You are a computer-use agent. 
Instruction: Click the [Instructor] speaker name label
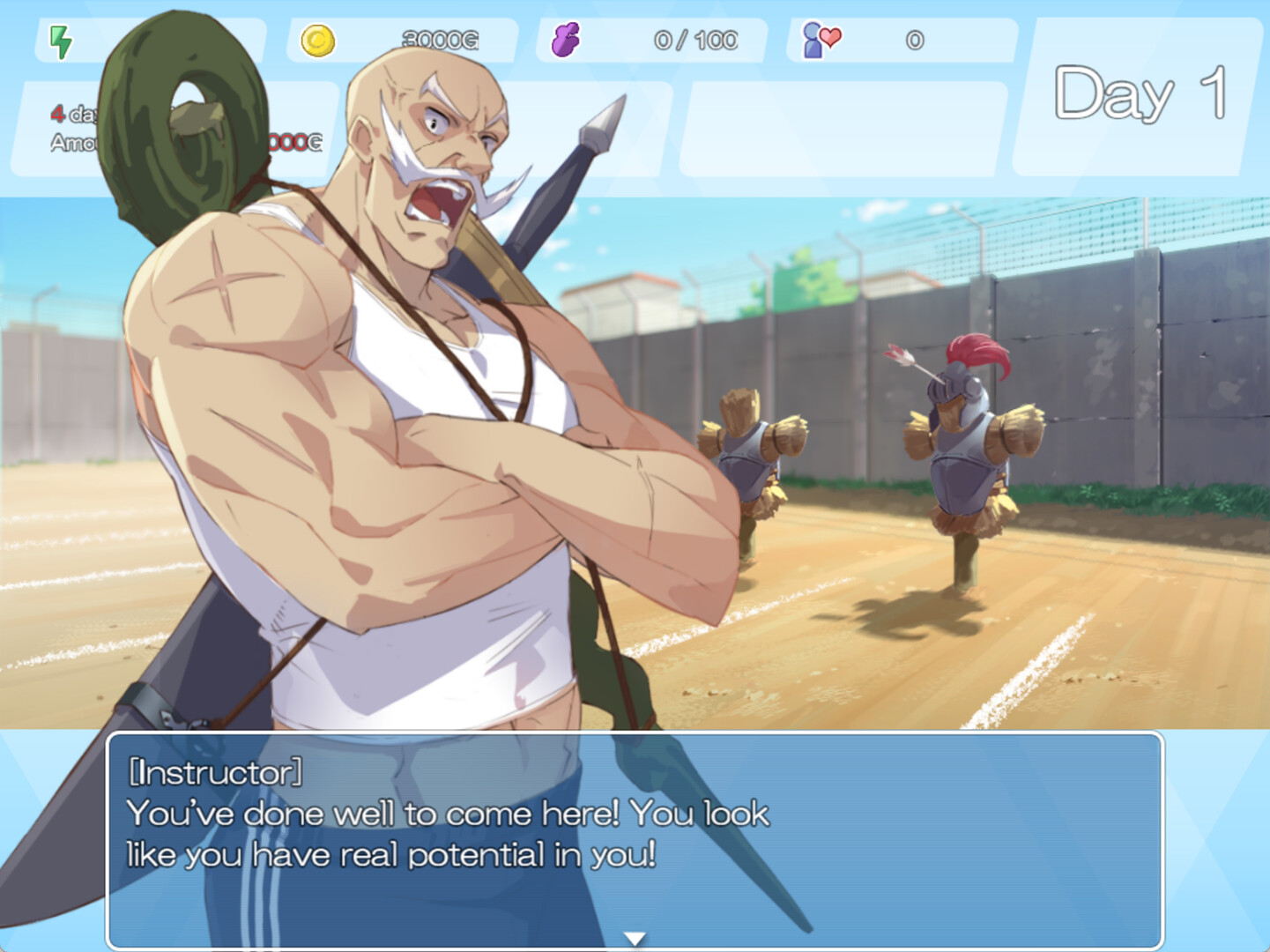tap(214, 774)
